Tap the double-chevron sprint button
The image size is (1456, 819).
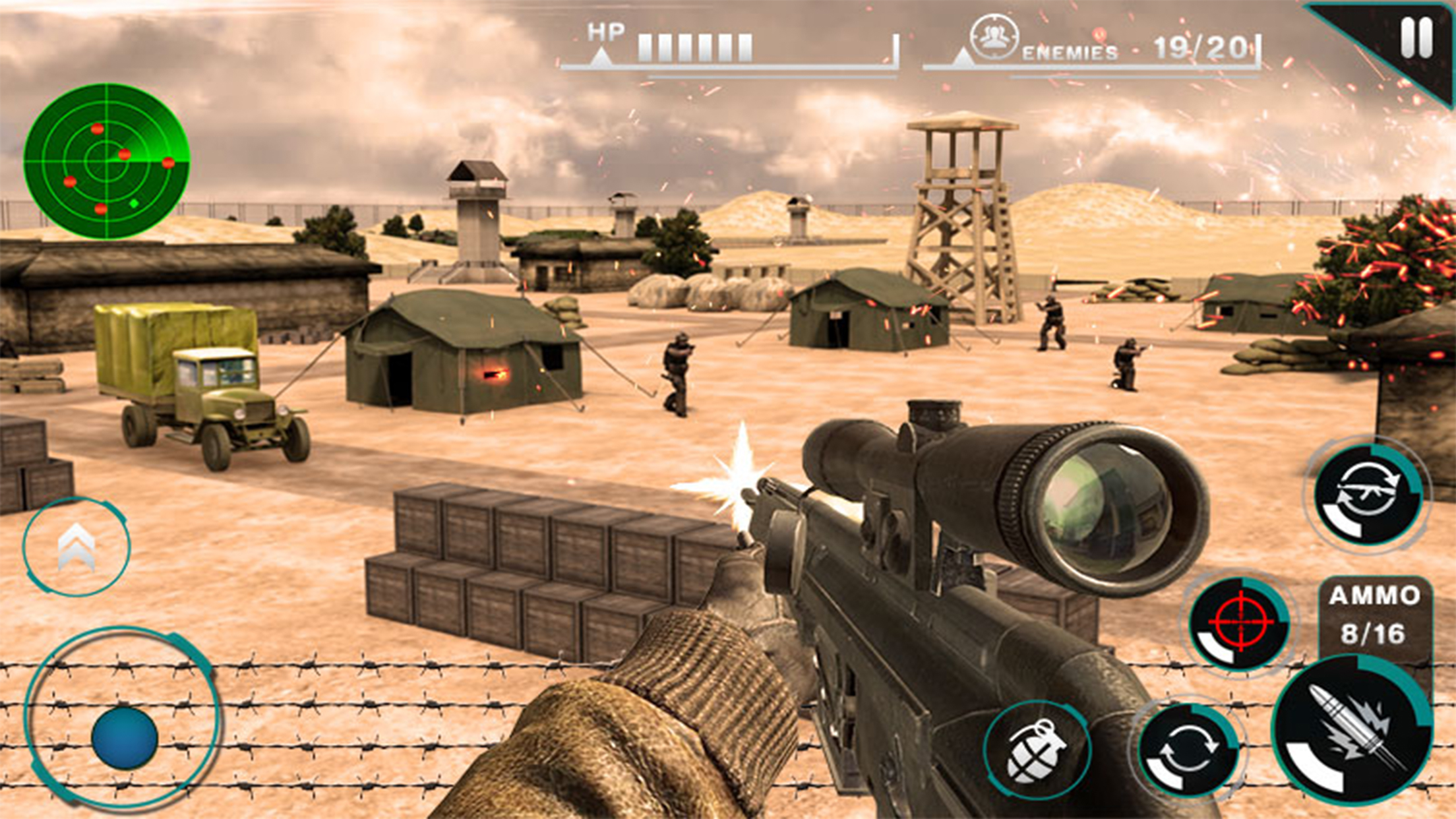(x=76, y=547)
